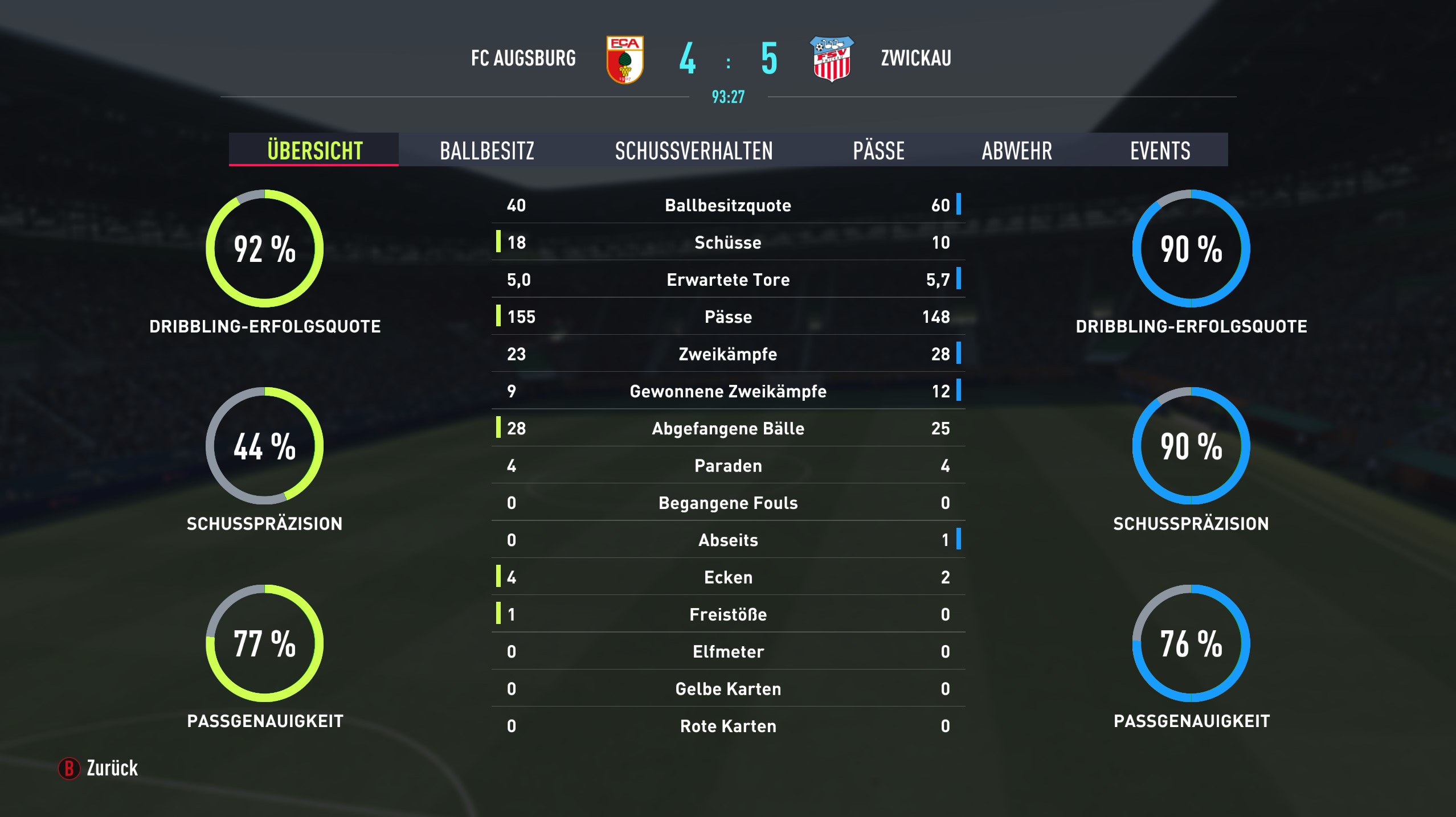Show the Pässe statistics tab
This screenshot has height=817, width=1456.
[878, 150]
